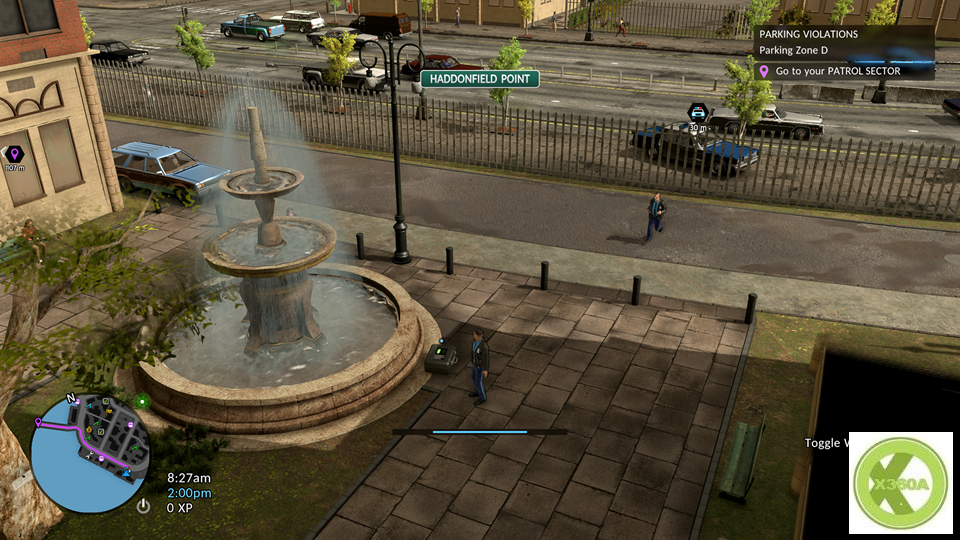The width and height of the screenshot is (960, 540).
Task: Click the Go to your PATROL SECTOR objective
Action: (x=838, y=71)
